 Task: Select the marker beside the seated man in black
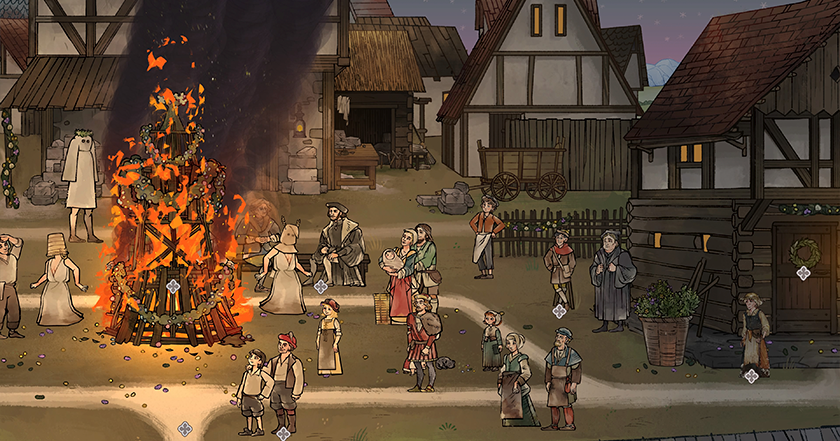[320, 287]
